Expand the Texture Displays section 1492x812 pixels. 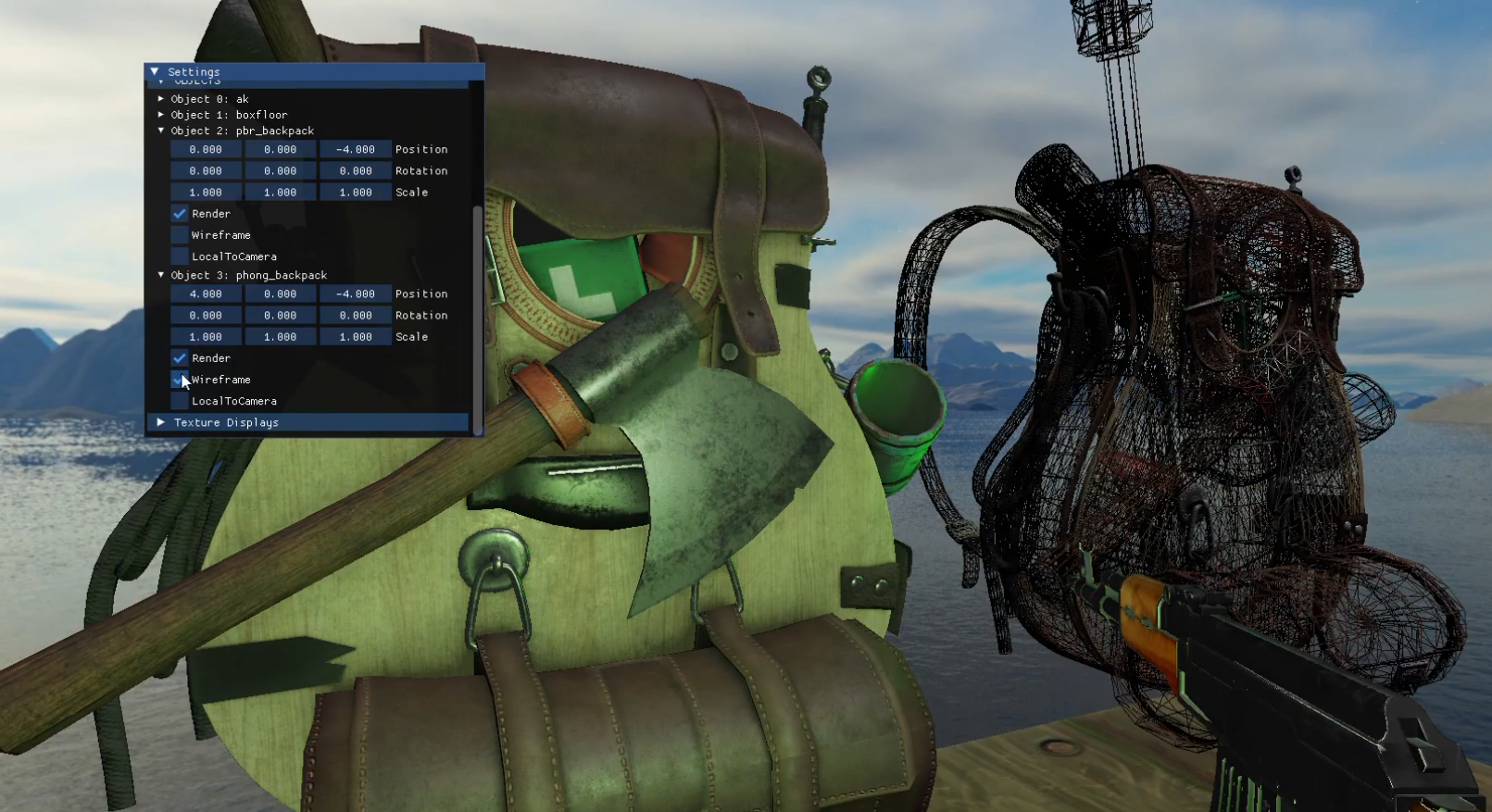tap(161, 422)
